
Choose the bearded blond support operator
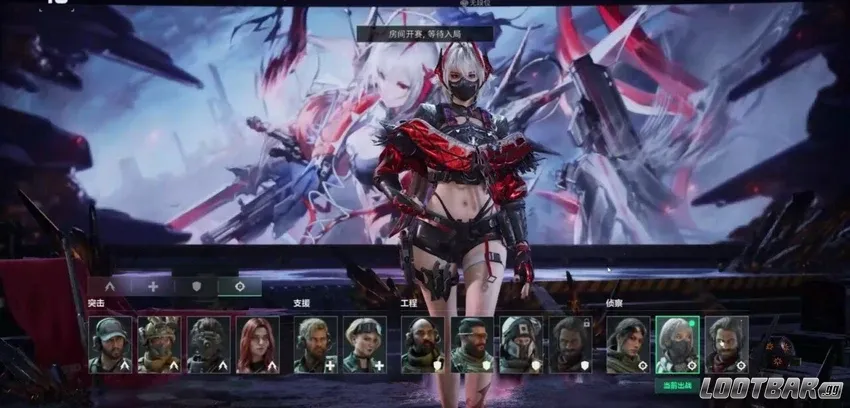315,345
